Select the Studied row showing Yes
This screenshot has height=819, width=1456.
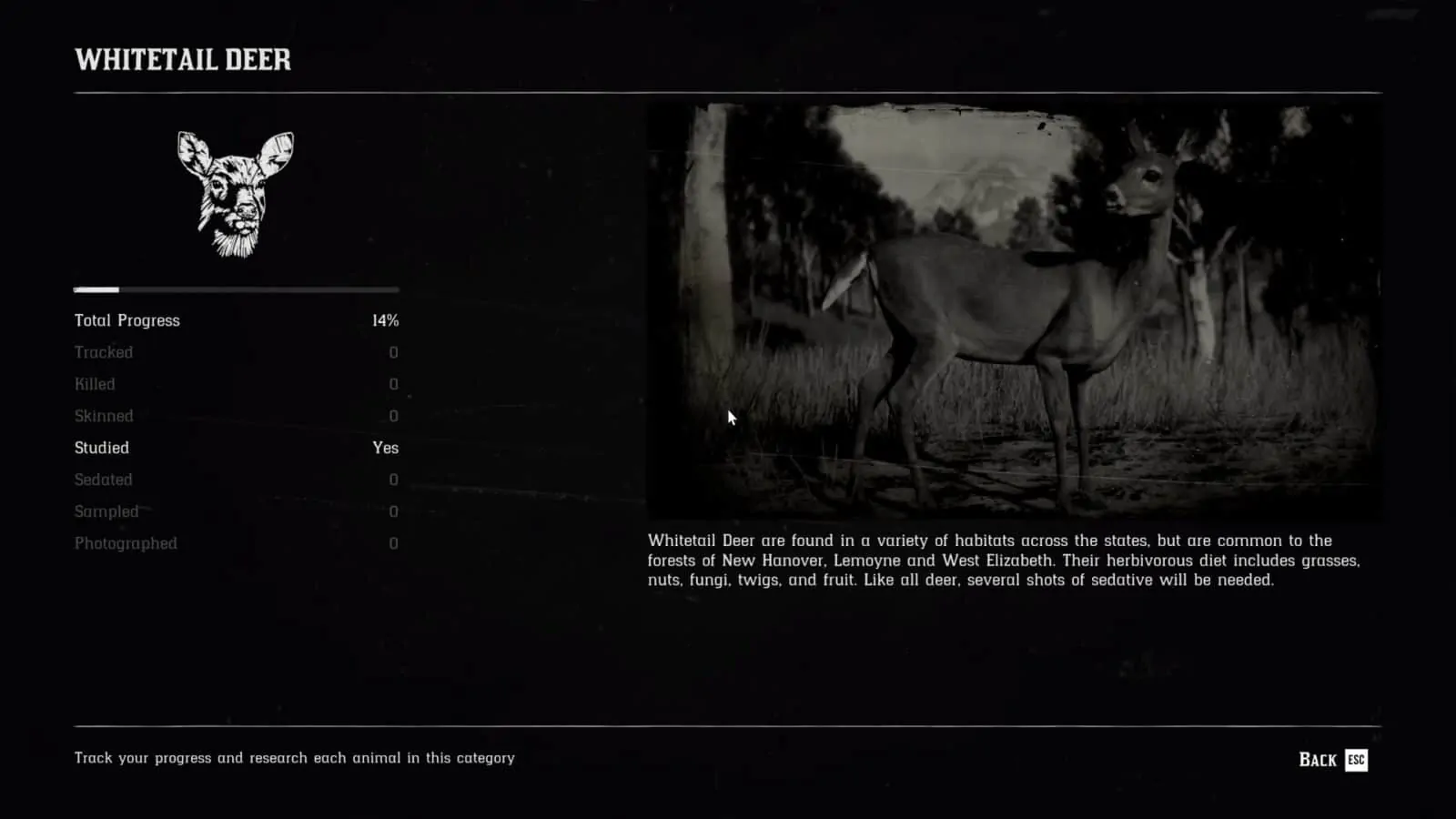[101, 448]
